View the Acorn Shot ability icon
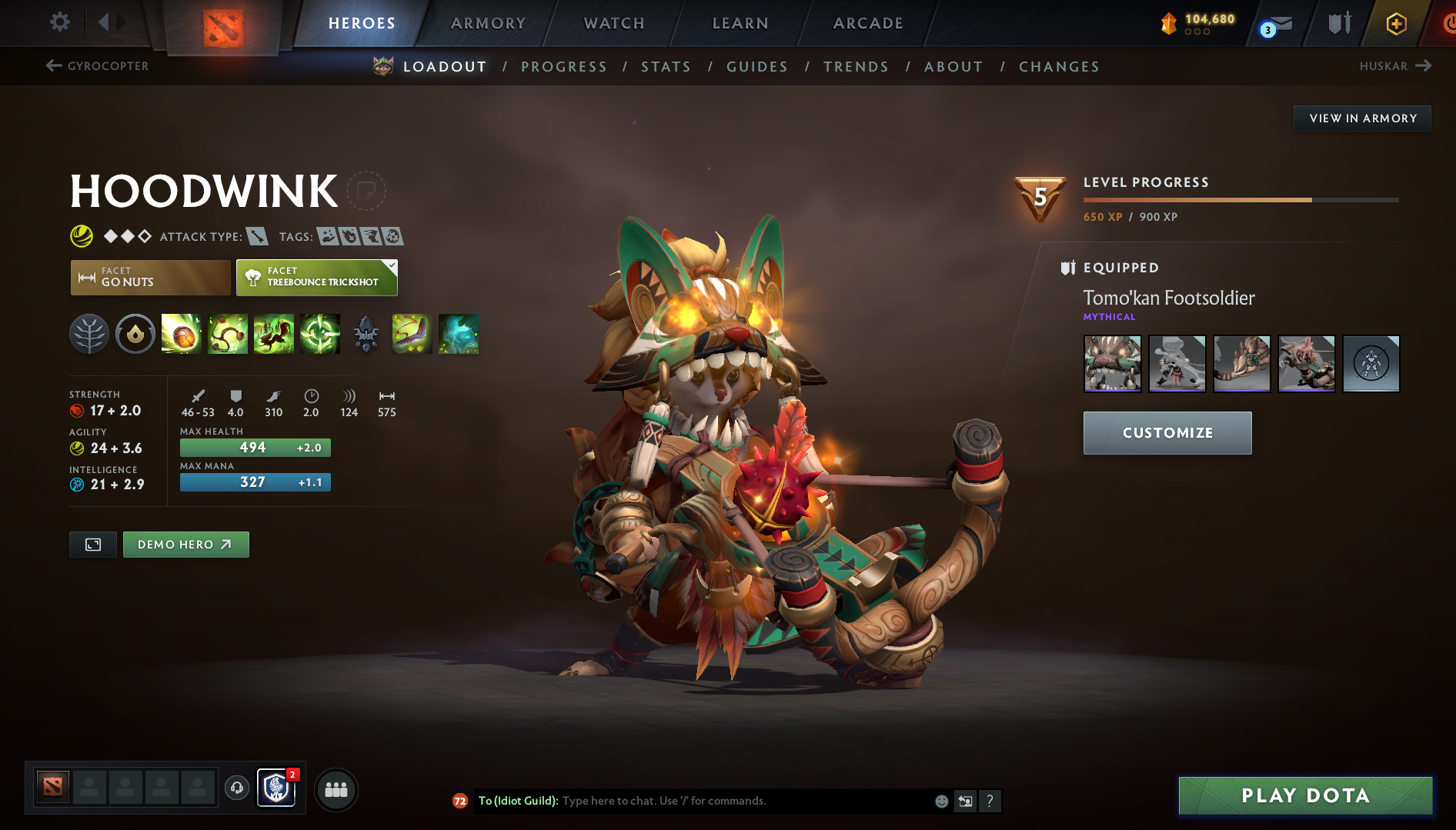The width and height of the screenshot is (1456, 830). pos(182,334)
